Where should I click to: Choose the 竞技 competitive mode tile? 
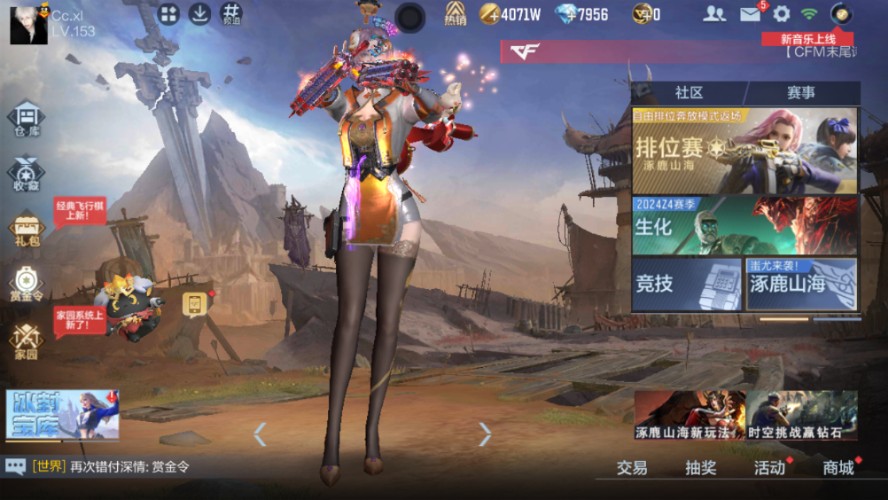pos(686,283)
